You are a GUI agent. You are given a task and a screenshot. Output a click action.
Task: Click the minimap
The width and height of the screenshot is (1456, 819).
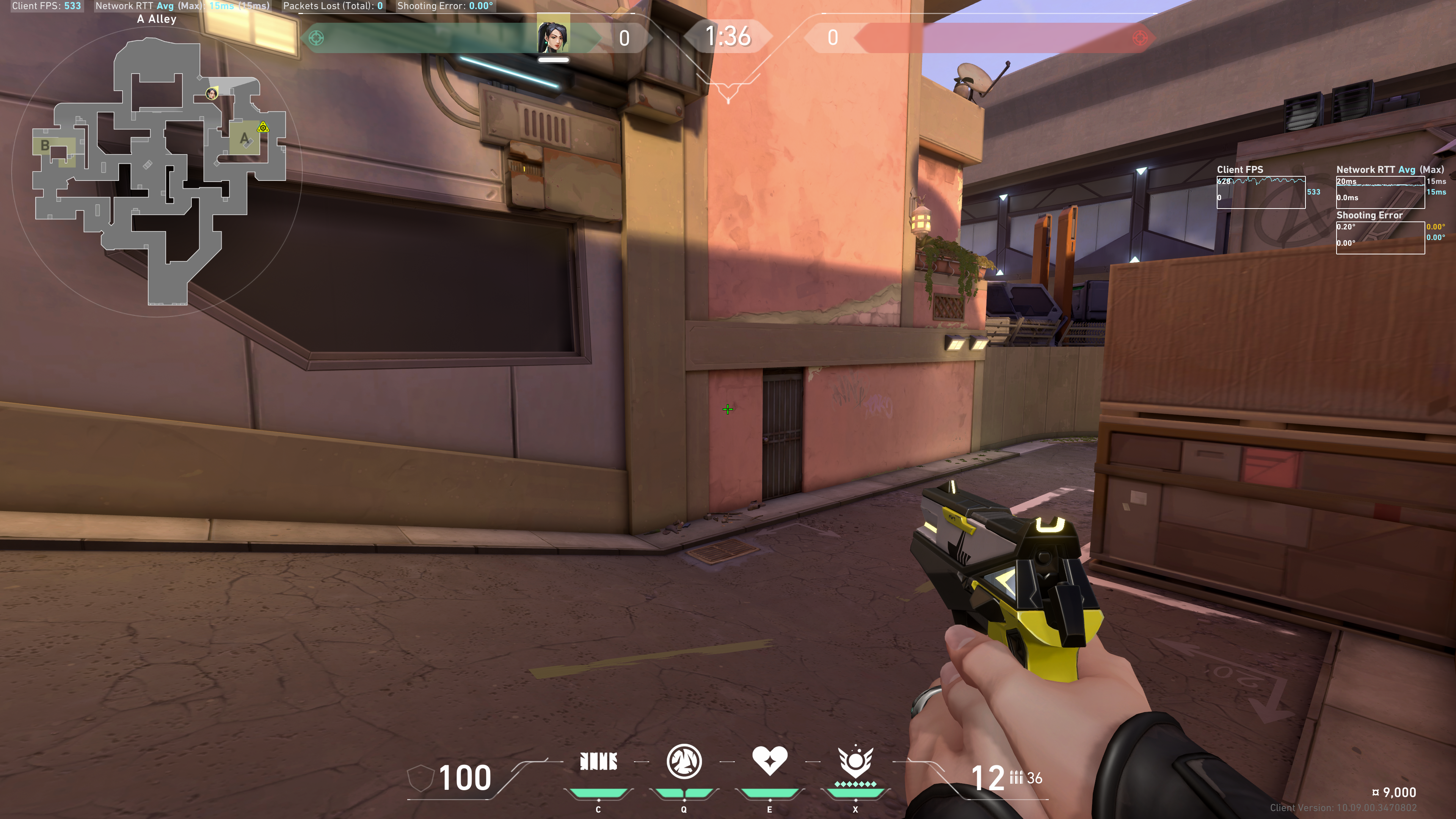tap(158, 169)
